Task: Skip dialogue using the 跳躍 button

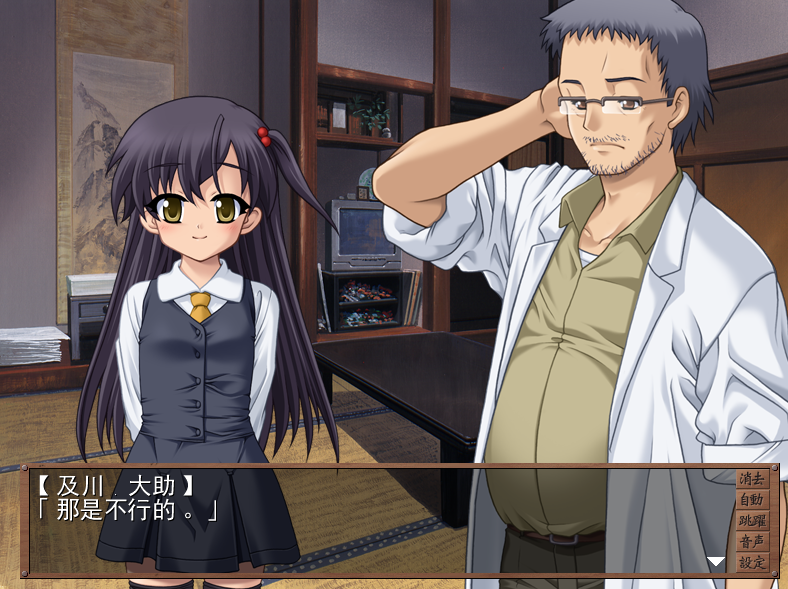Action: coord(751,521)
